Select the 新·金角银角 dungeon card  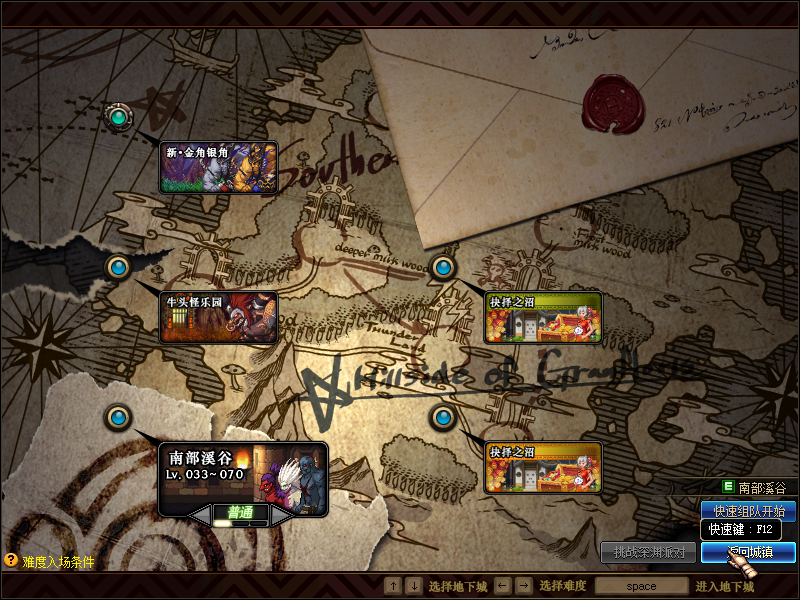click(218, 167)
